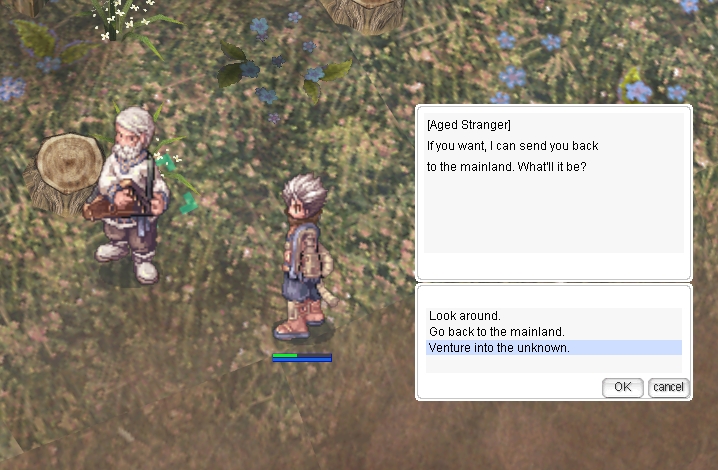Choose the "Look around." dialogue option

click(465, 316)
